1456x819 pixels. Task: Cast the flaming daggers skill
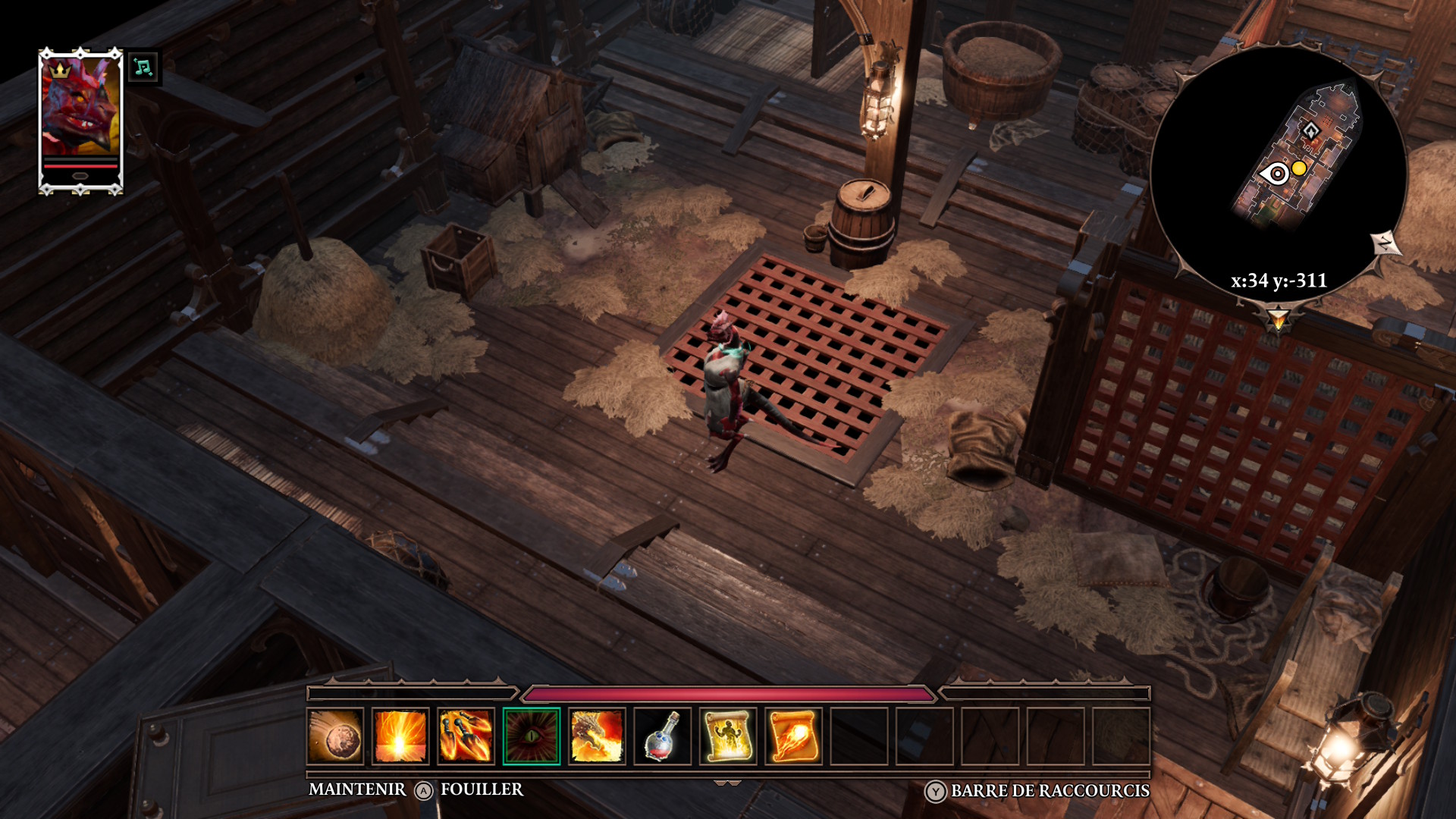click(x=466, y=736)
